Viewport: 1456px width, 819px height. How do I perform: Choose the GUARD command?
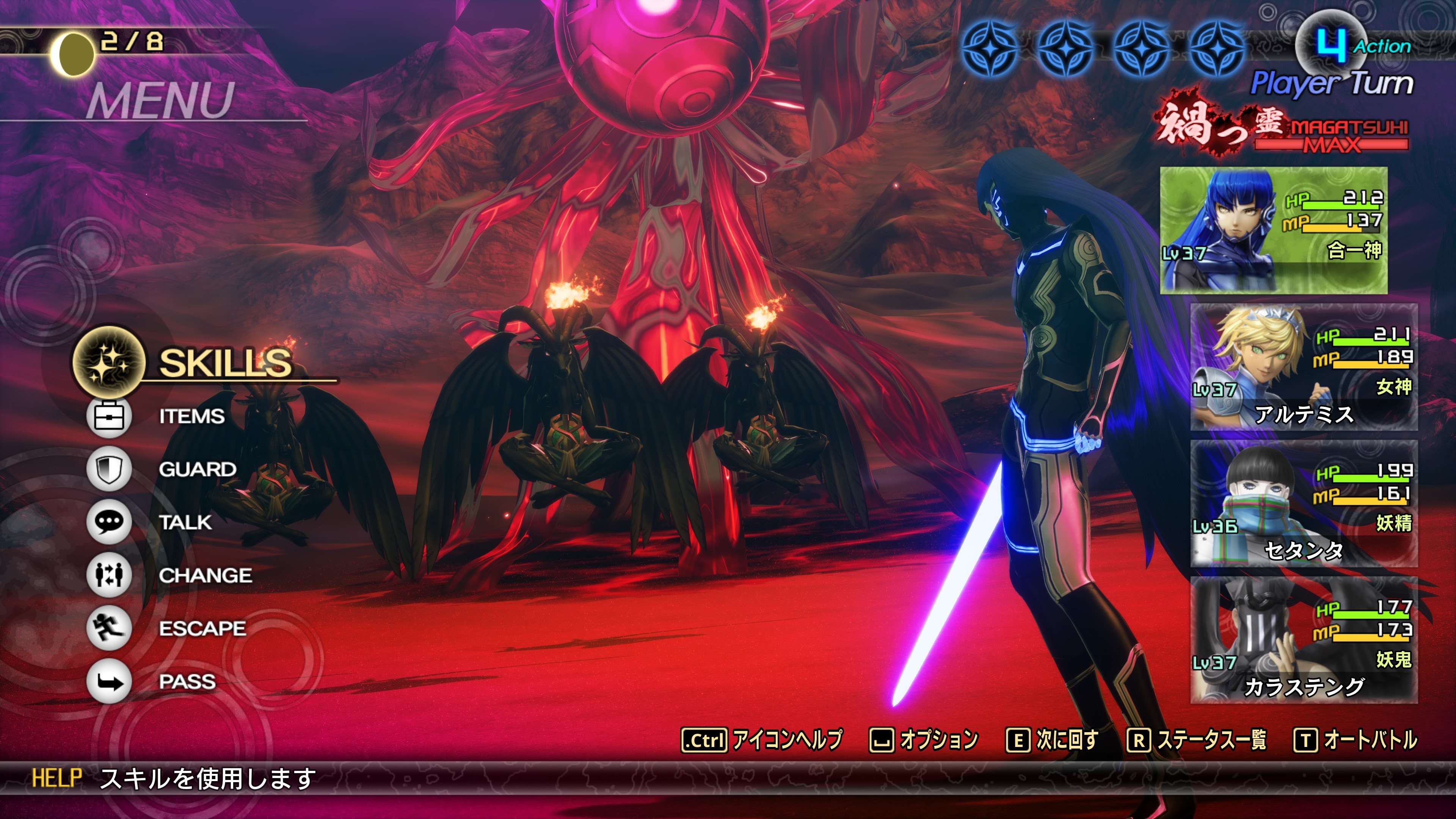click(197, 469)
